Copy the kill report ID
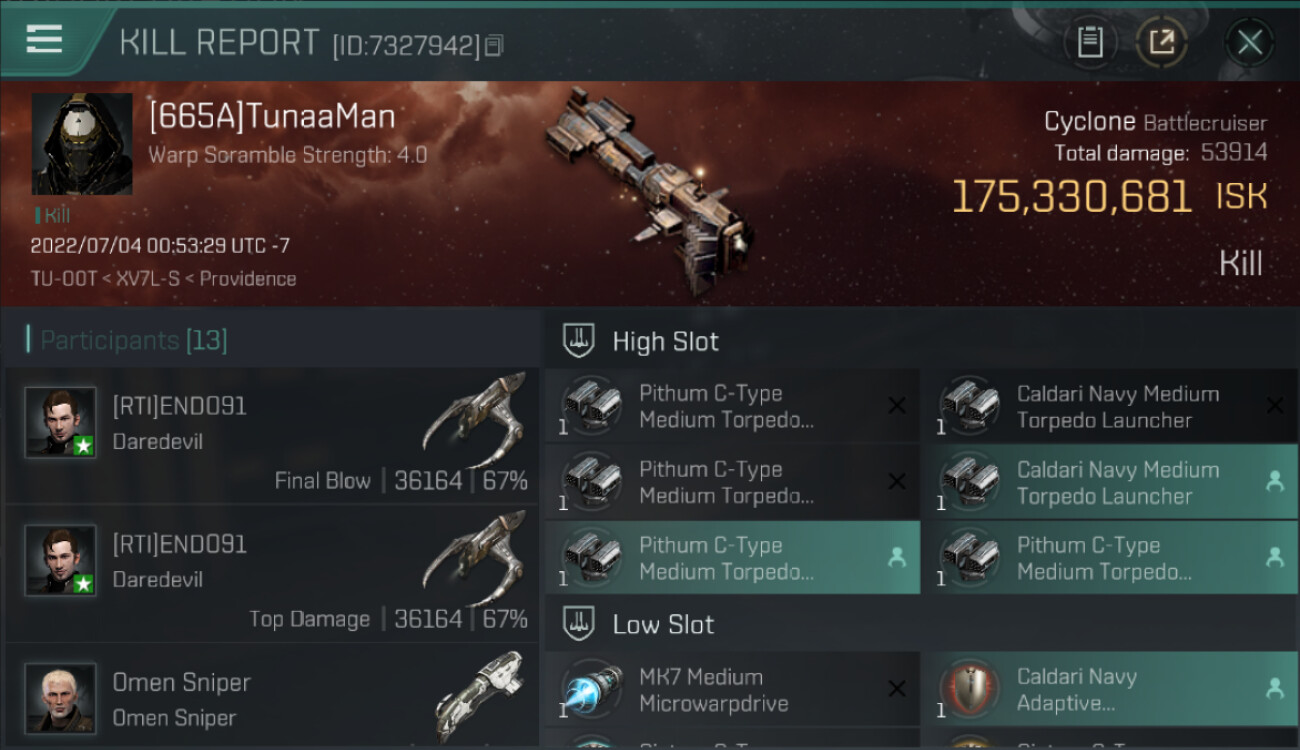The width and height of the screenshot is (1300, 750). tap(495, 46)
